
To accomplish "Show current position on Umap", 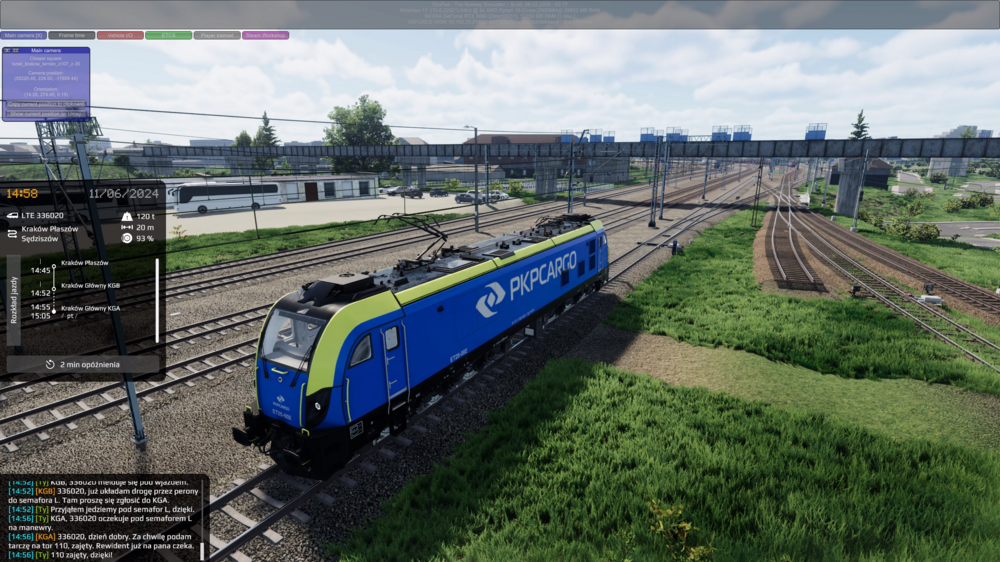I will (x=46, y=113).
